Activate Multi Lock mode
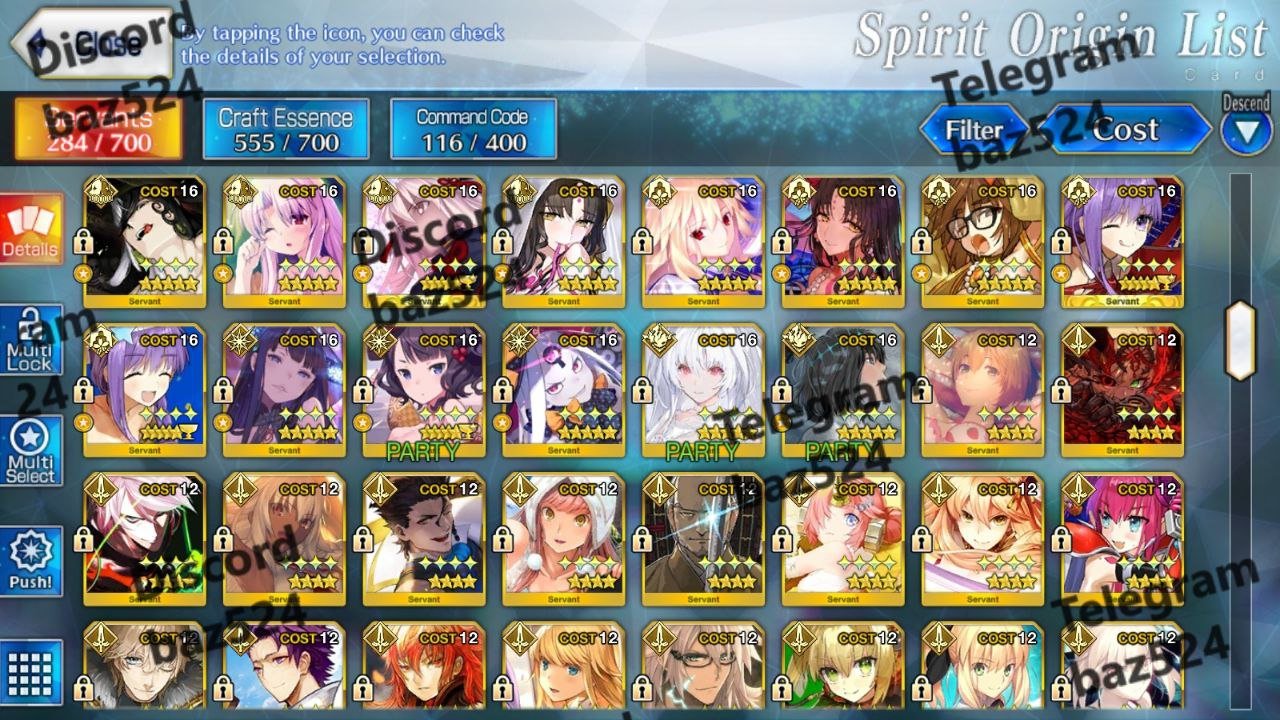 (31, 340)
